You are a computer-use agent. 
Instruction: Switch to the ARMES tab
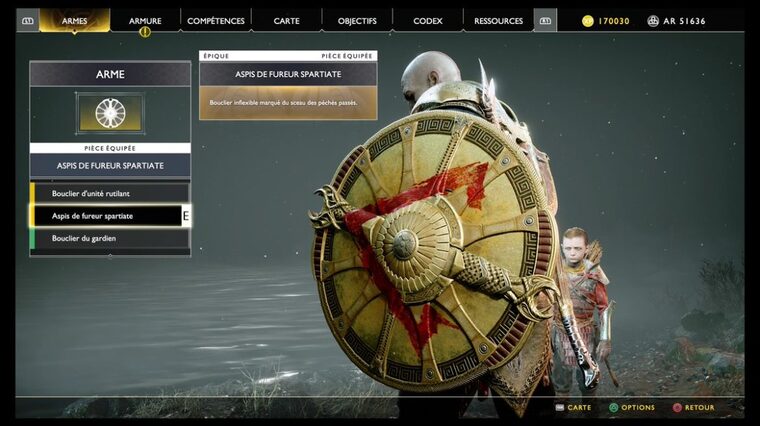[74, 20]
